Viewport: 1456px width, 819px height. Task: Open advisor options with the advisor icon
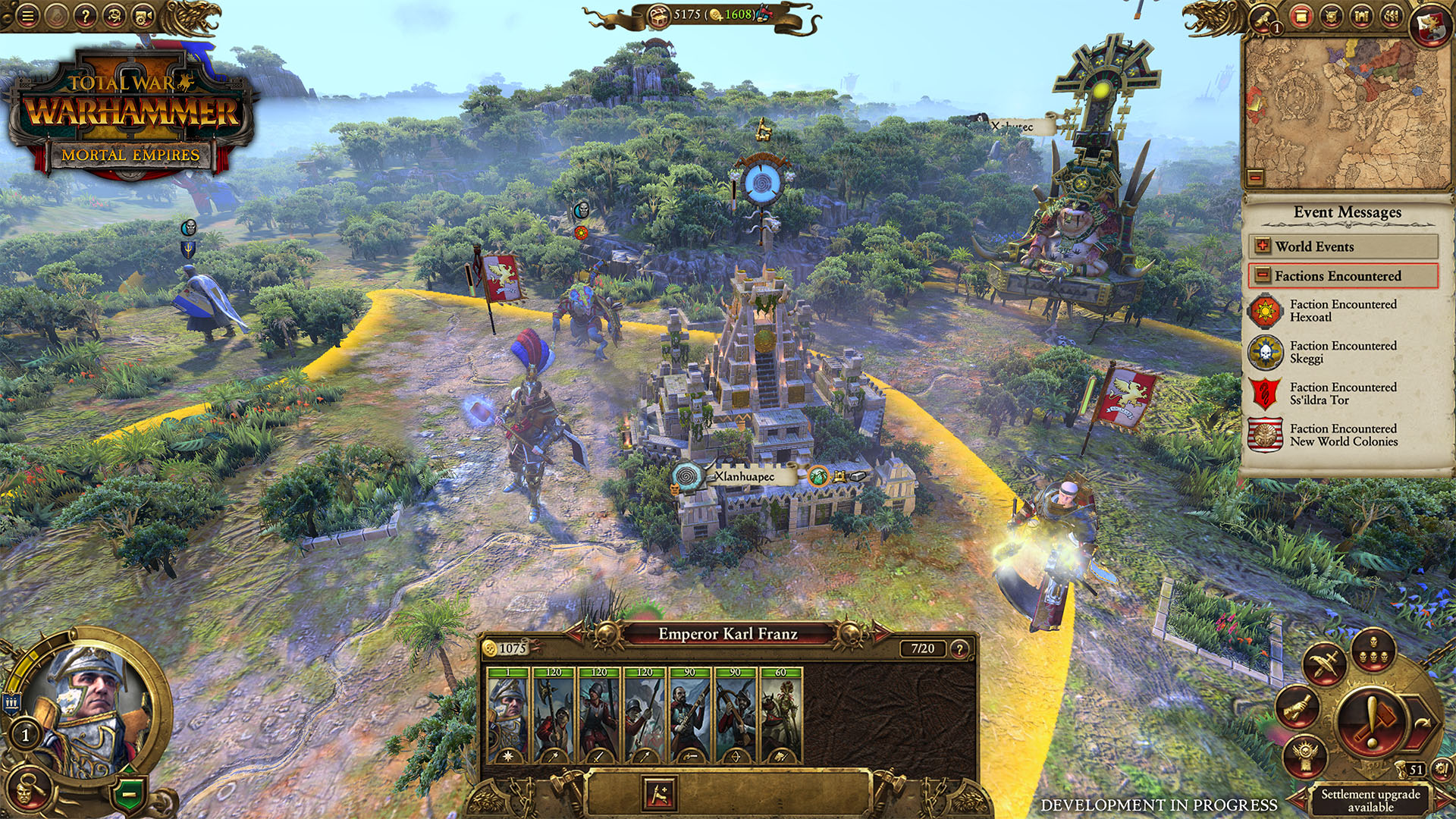click(x=115, y=15)
